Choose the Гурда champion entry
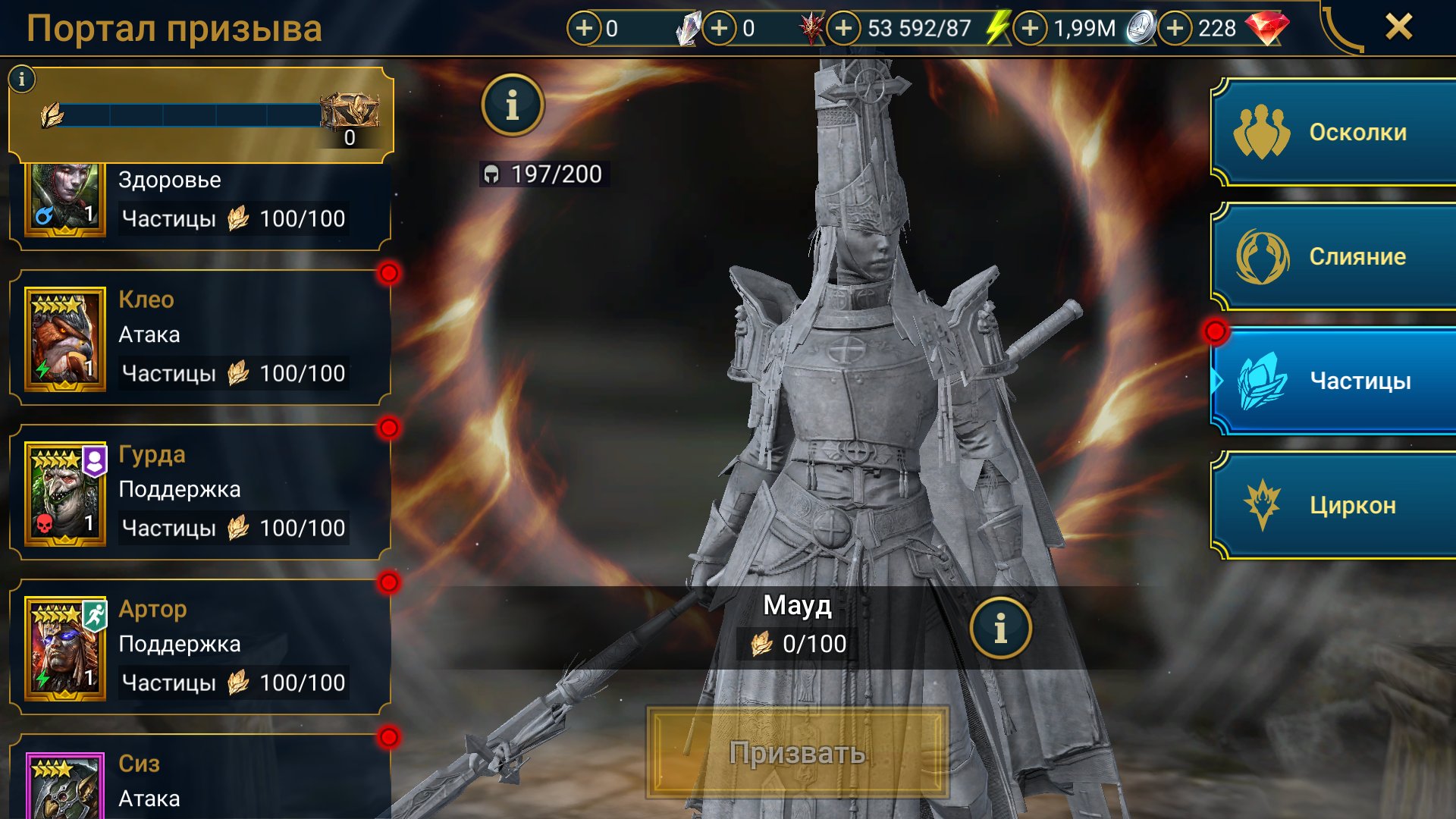The width and height of the screenshot is (1456, 819). [200, 492]
